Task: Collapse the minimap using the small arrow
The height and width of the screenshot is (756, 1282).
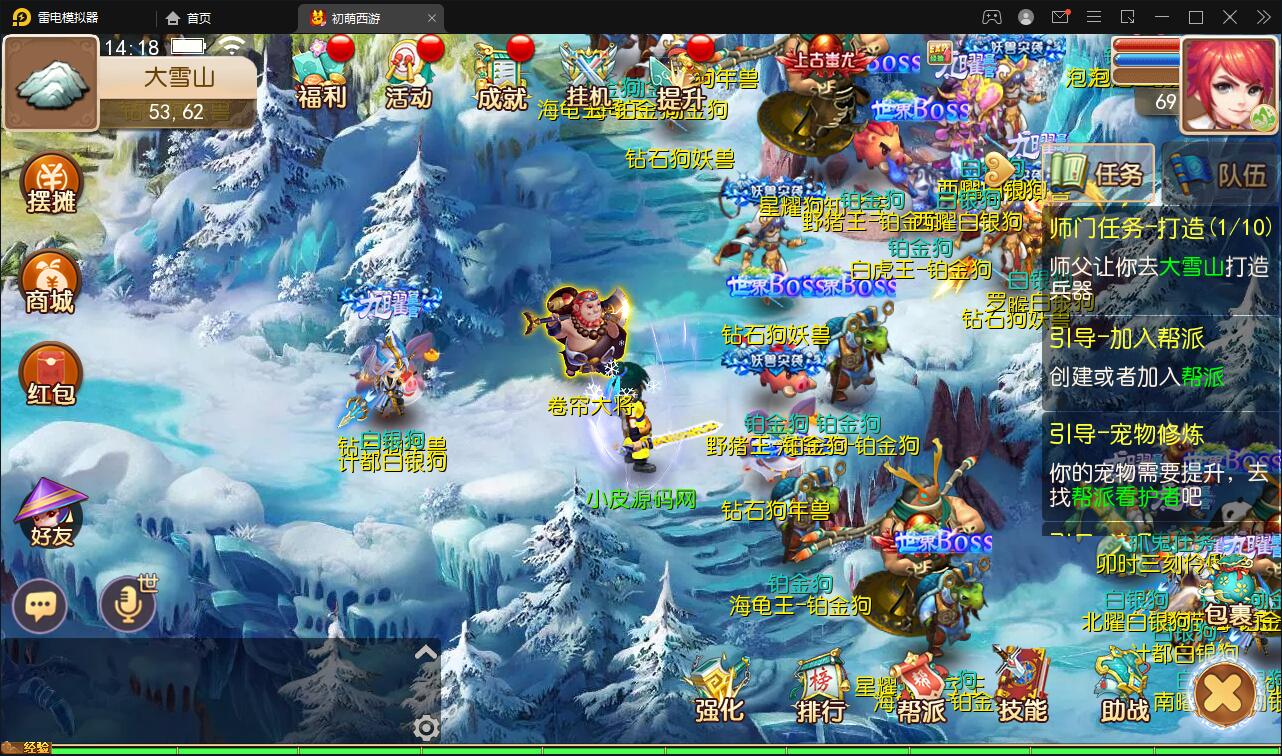Action: pyautogui.click(x=424, y=650)
